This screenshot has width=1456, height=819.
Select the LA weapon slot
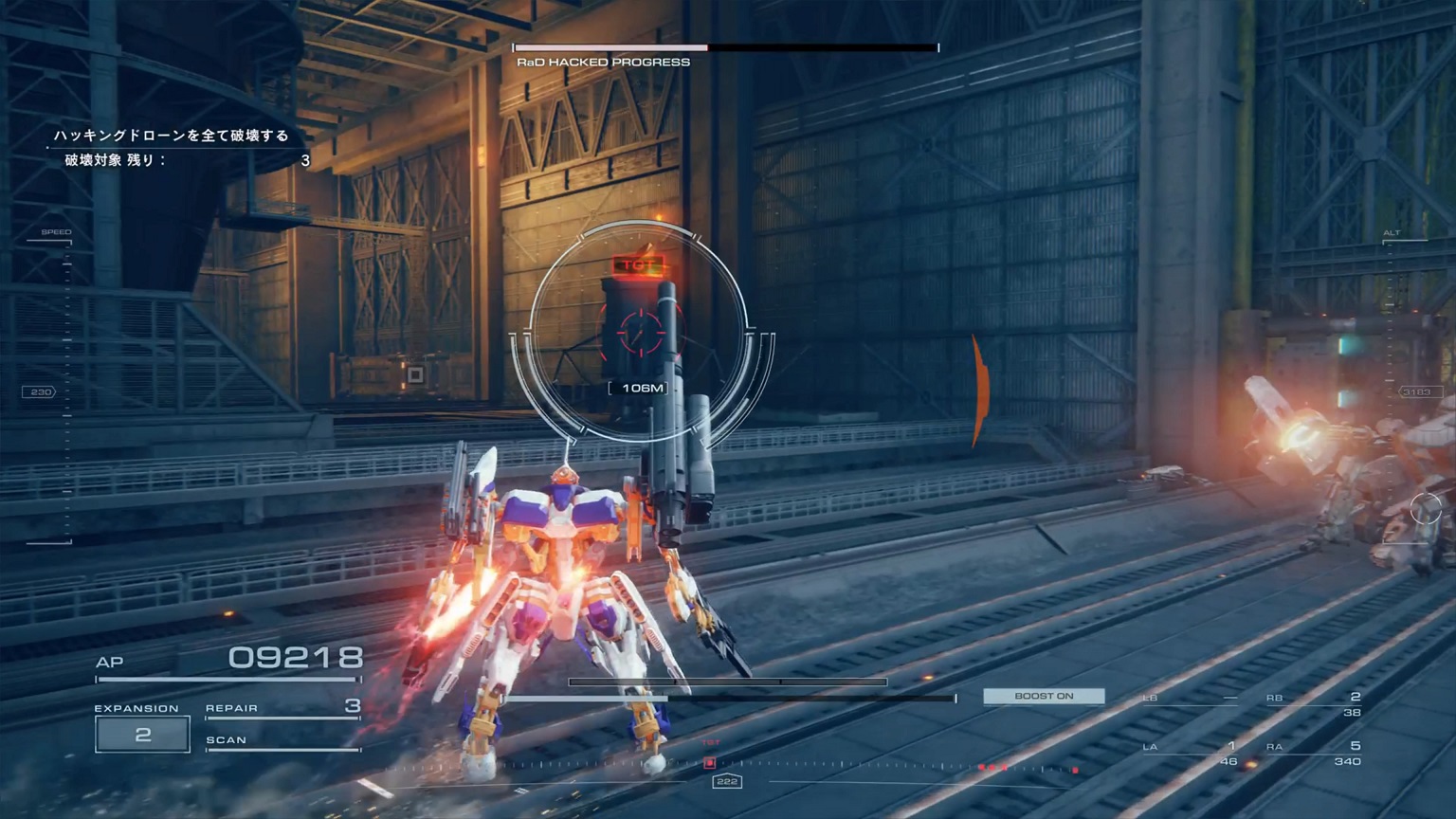(x=1191, y=753)
